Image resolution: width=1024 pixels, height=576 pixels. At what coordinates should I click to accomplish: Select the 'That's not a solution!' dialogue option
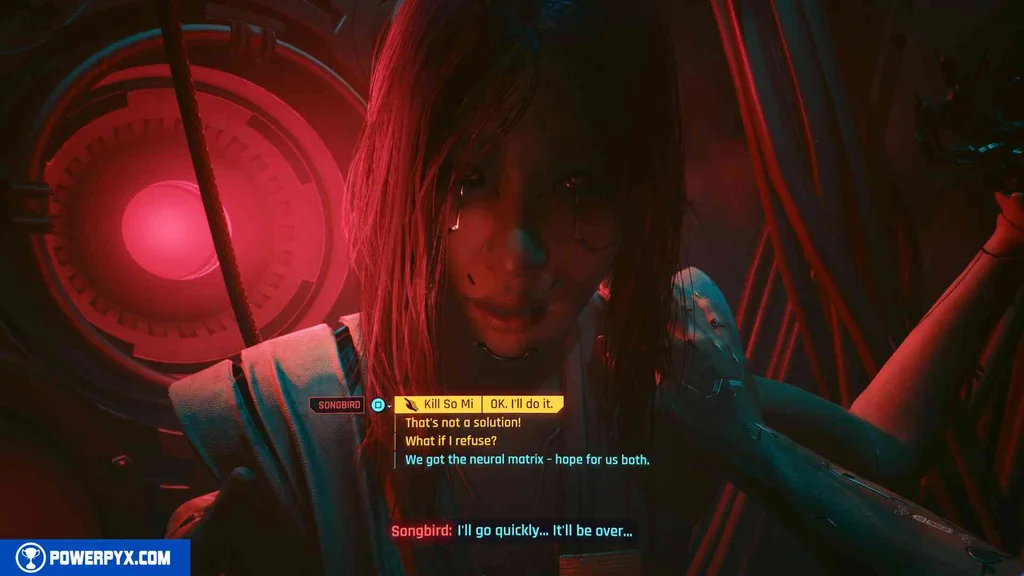[x=462, y=423]
